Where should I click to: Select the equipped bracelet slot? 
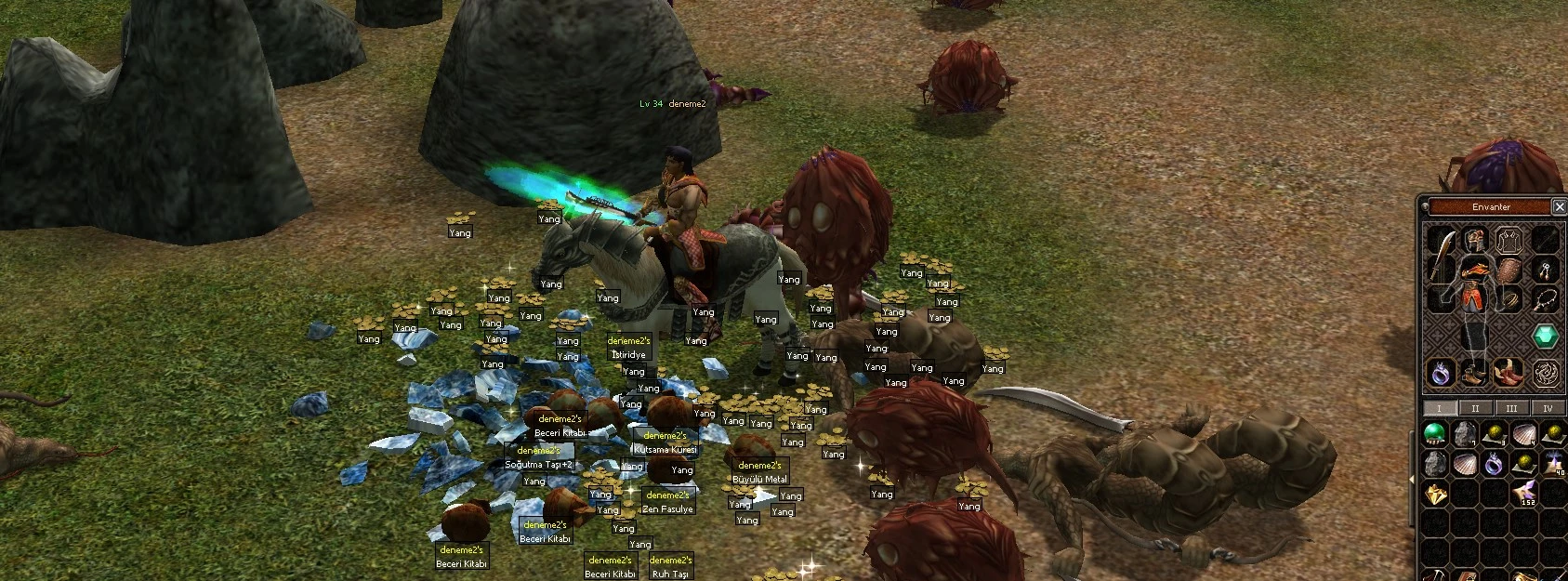1513,299
